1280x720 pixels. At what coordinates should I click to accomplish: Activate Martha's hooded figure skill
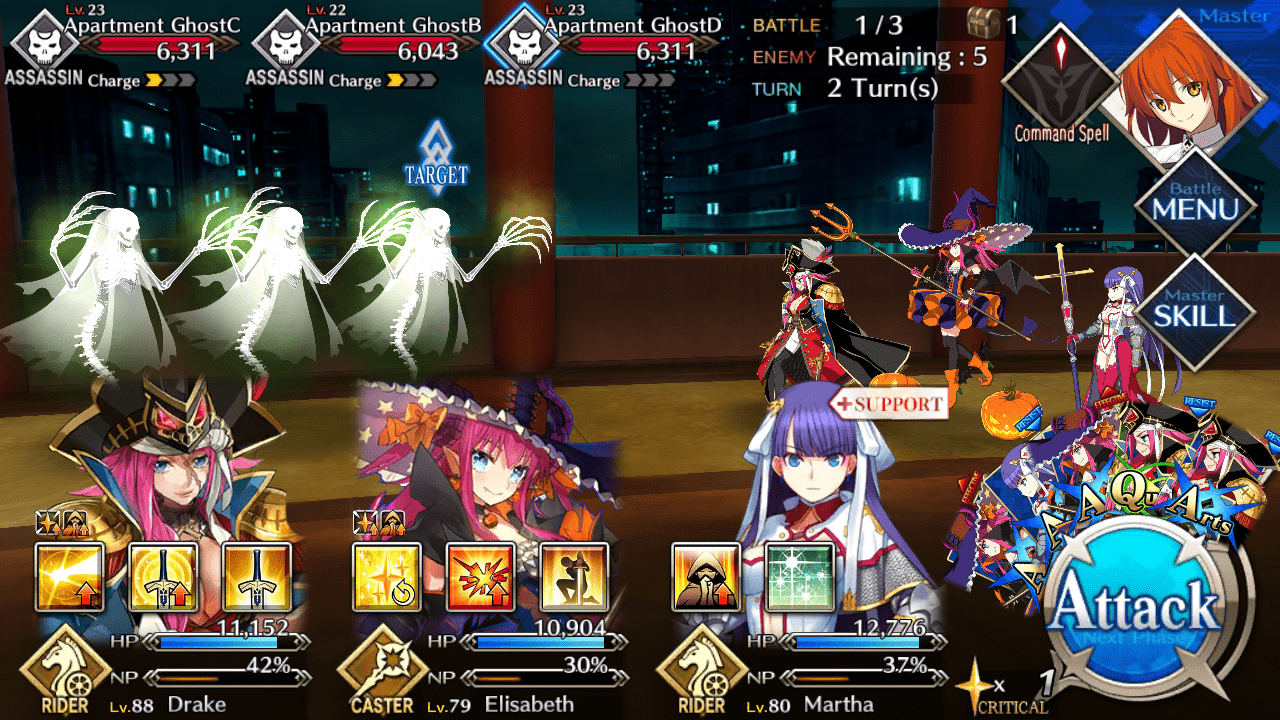point(705,577)
